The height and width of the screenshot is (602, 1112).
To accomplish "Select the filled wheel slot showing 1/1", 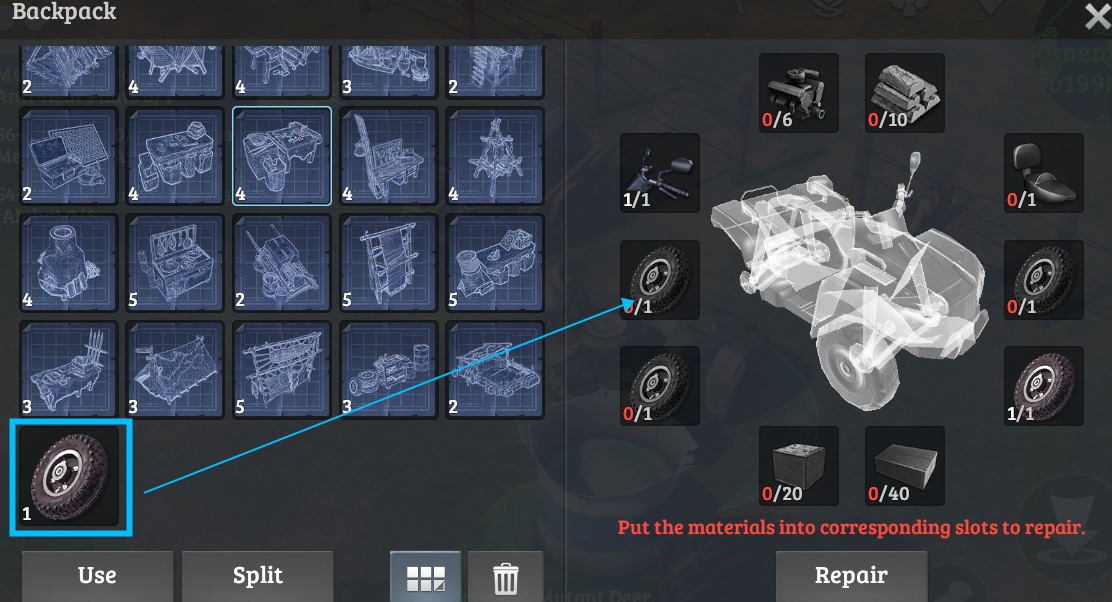I will coord(1043,386).
